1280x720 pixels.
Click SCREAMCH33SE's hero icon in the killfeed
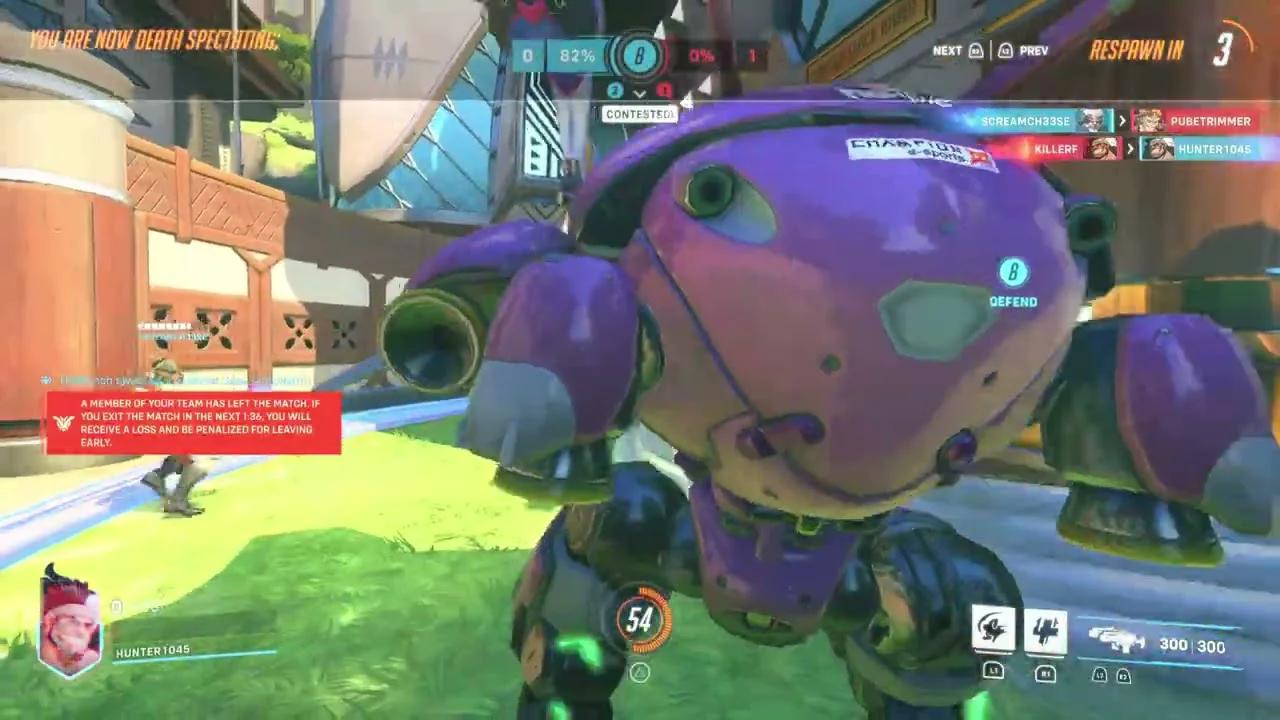tap(1095, 121)
